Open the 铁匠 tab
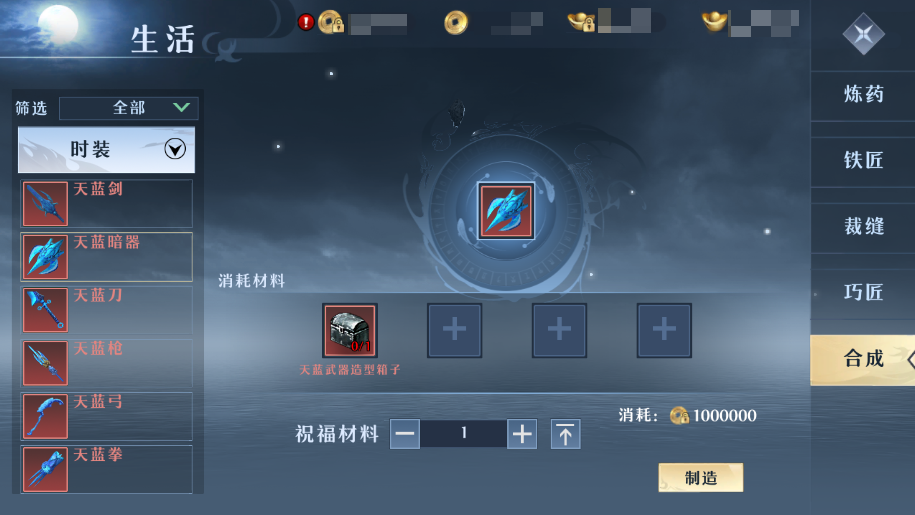Viewport: 915px width, 515px height. click(863, 160)
